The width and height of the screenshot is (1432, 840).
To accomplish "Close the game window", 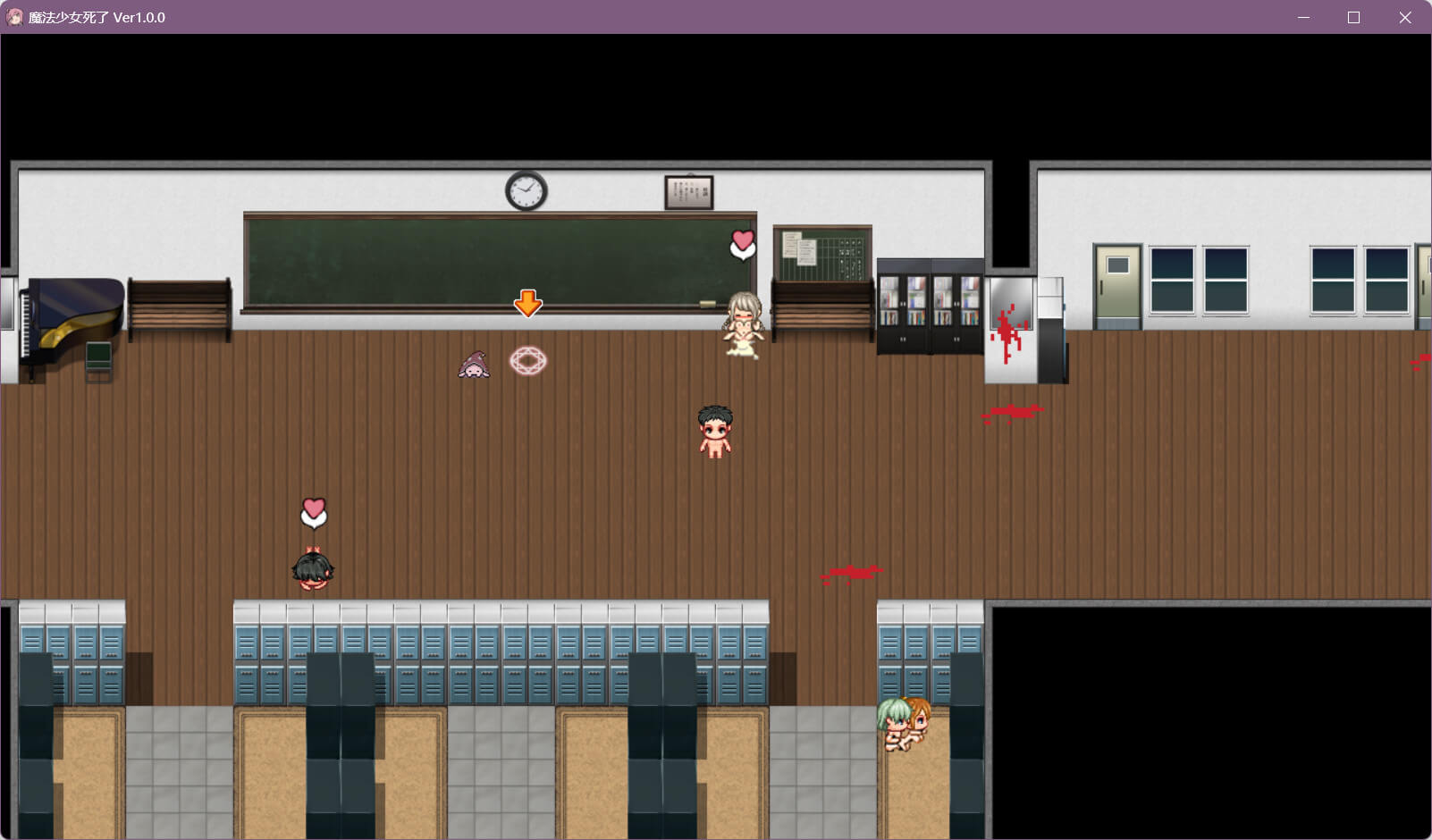I will coord(1405,18).
